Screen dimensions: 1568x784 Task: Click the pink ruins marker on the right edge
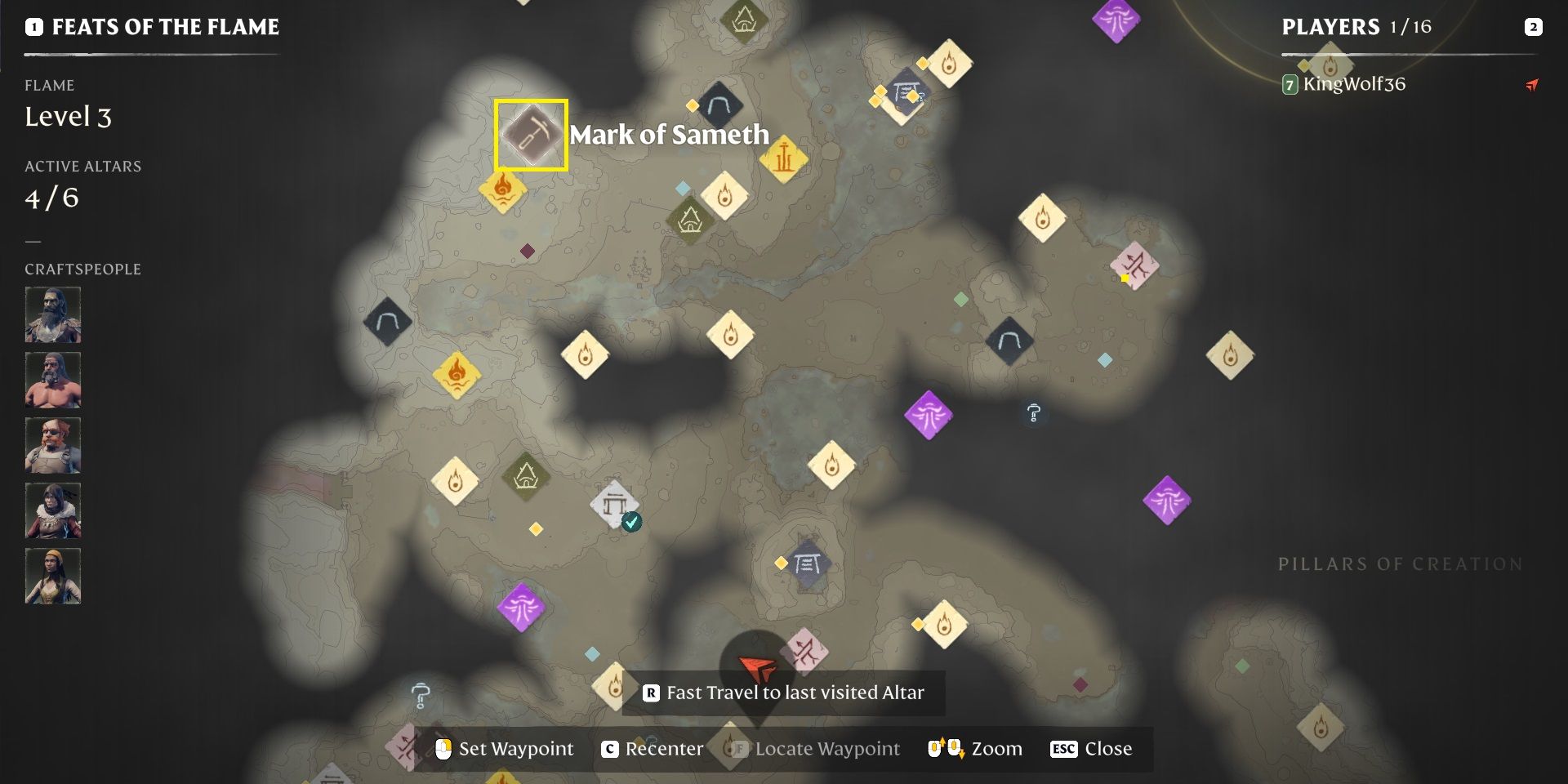(x=1135, y=265)
